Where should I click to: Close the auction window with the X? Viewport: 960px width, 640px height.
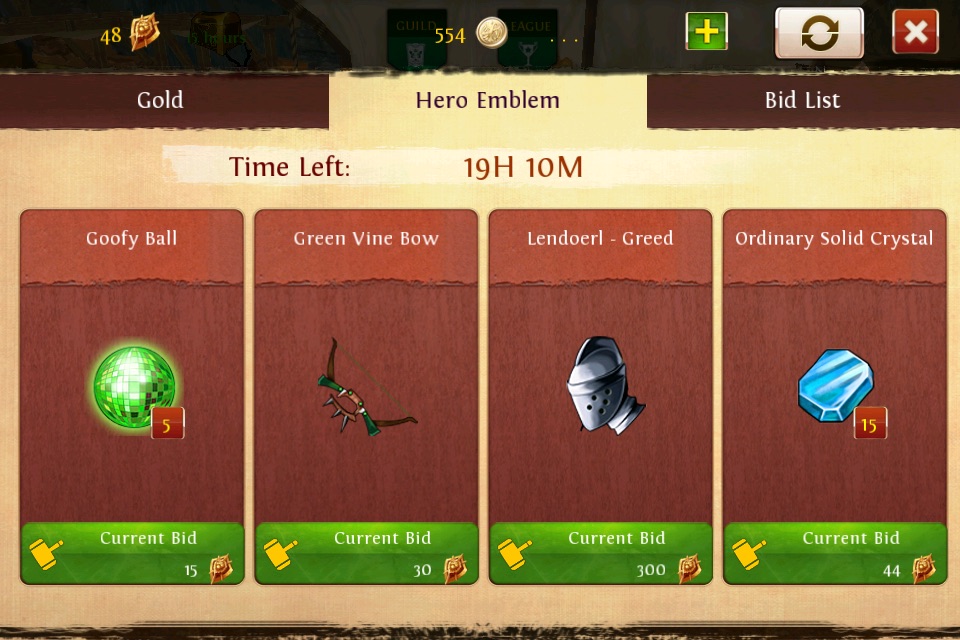click(915, 33)
